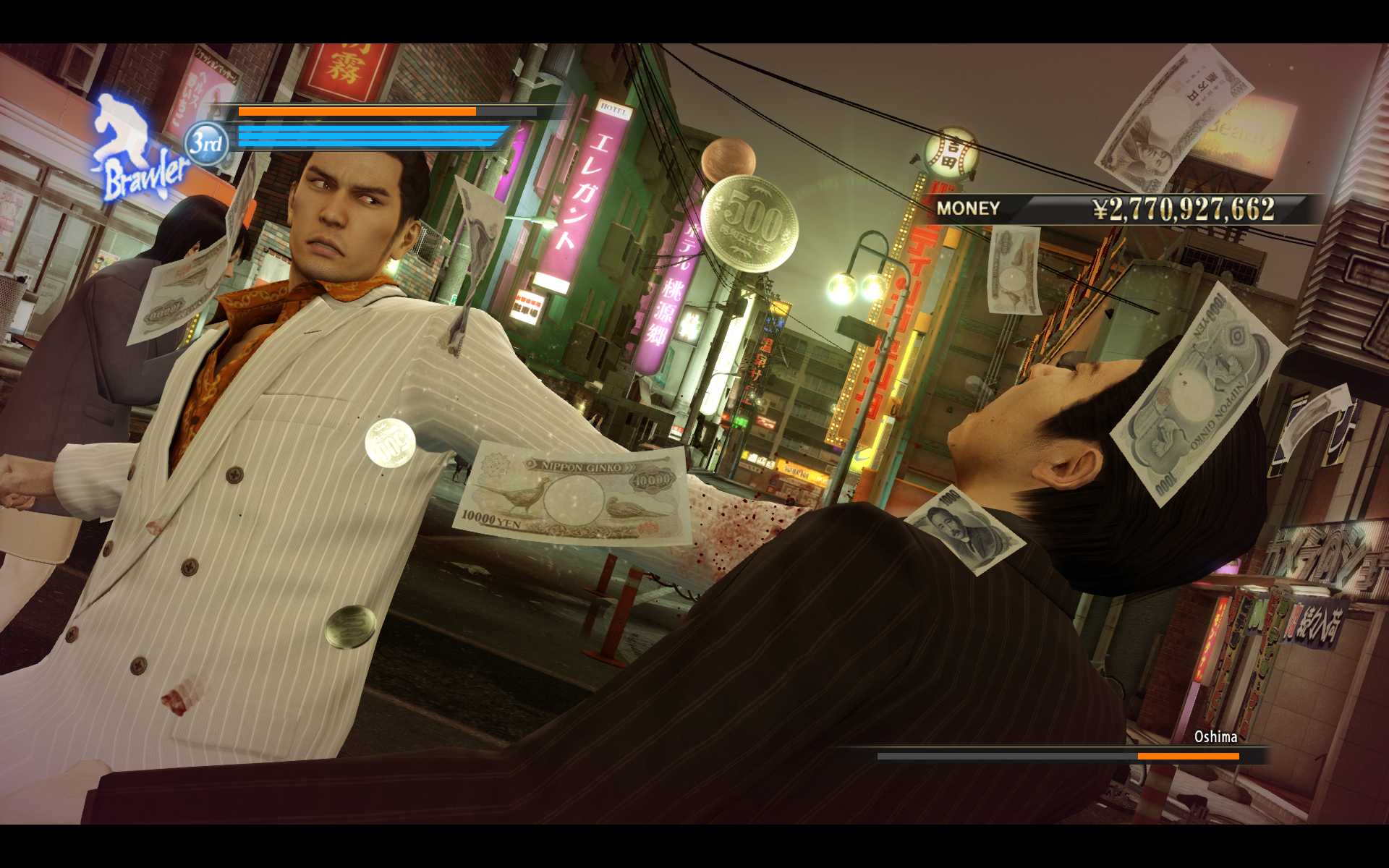
Task: Toggle the orange heat gauge bar
Action: 358,112
